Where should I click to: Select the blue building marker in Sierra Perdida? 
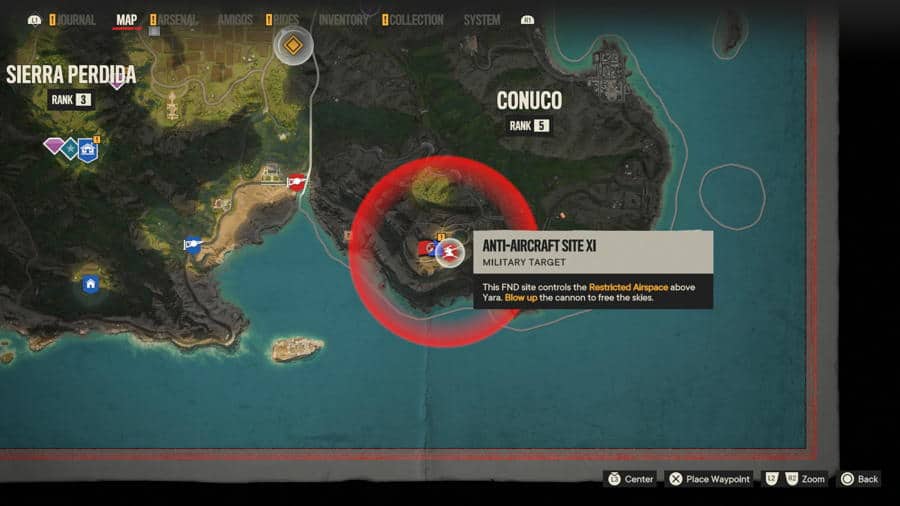click(x=88, y=150)
